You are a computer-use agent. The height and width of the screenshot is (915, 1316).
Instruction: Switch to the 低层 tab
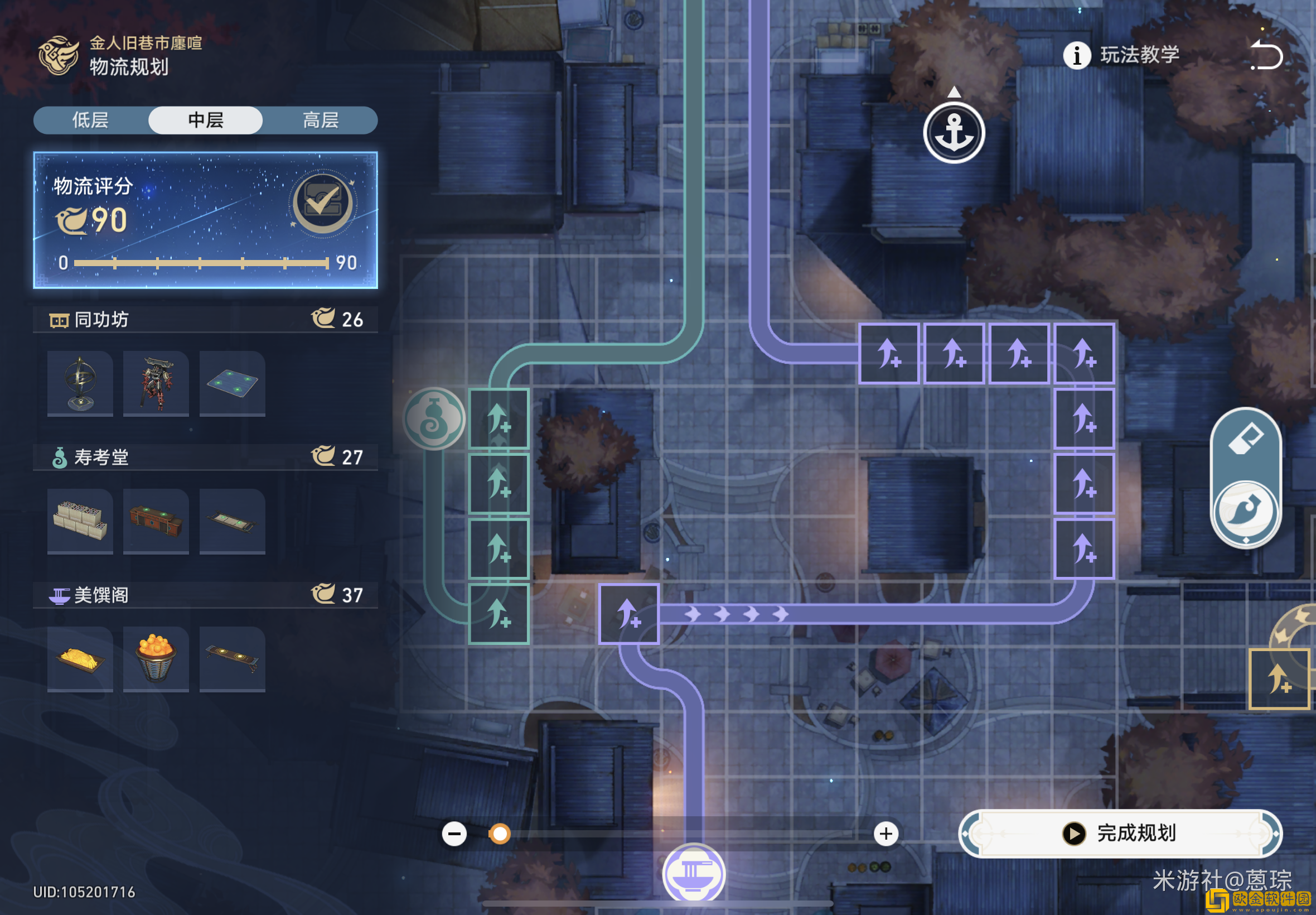(x=90, y=121)
